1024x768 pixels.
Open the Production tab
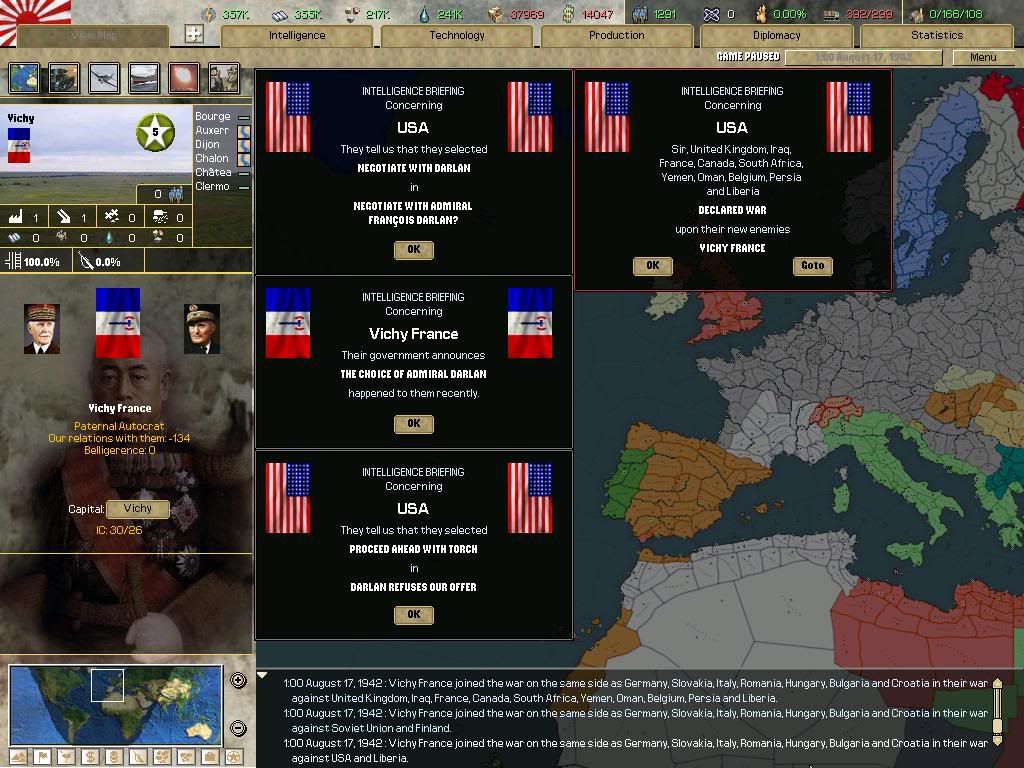click(616, 36)
